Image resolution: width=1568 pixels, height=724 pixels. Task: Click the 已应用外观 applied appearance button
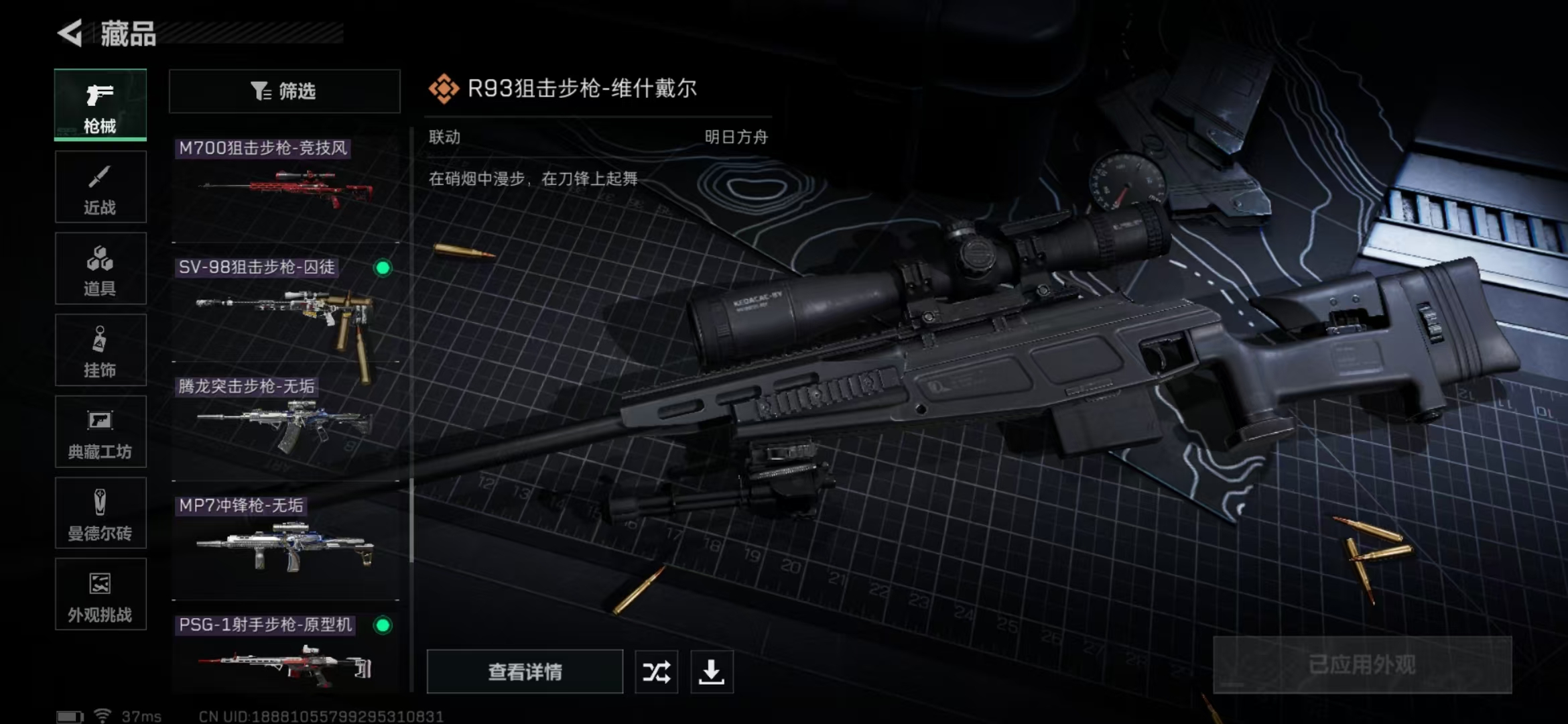pyautogui.click(x=1362, y=665)
